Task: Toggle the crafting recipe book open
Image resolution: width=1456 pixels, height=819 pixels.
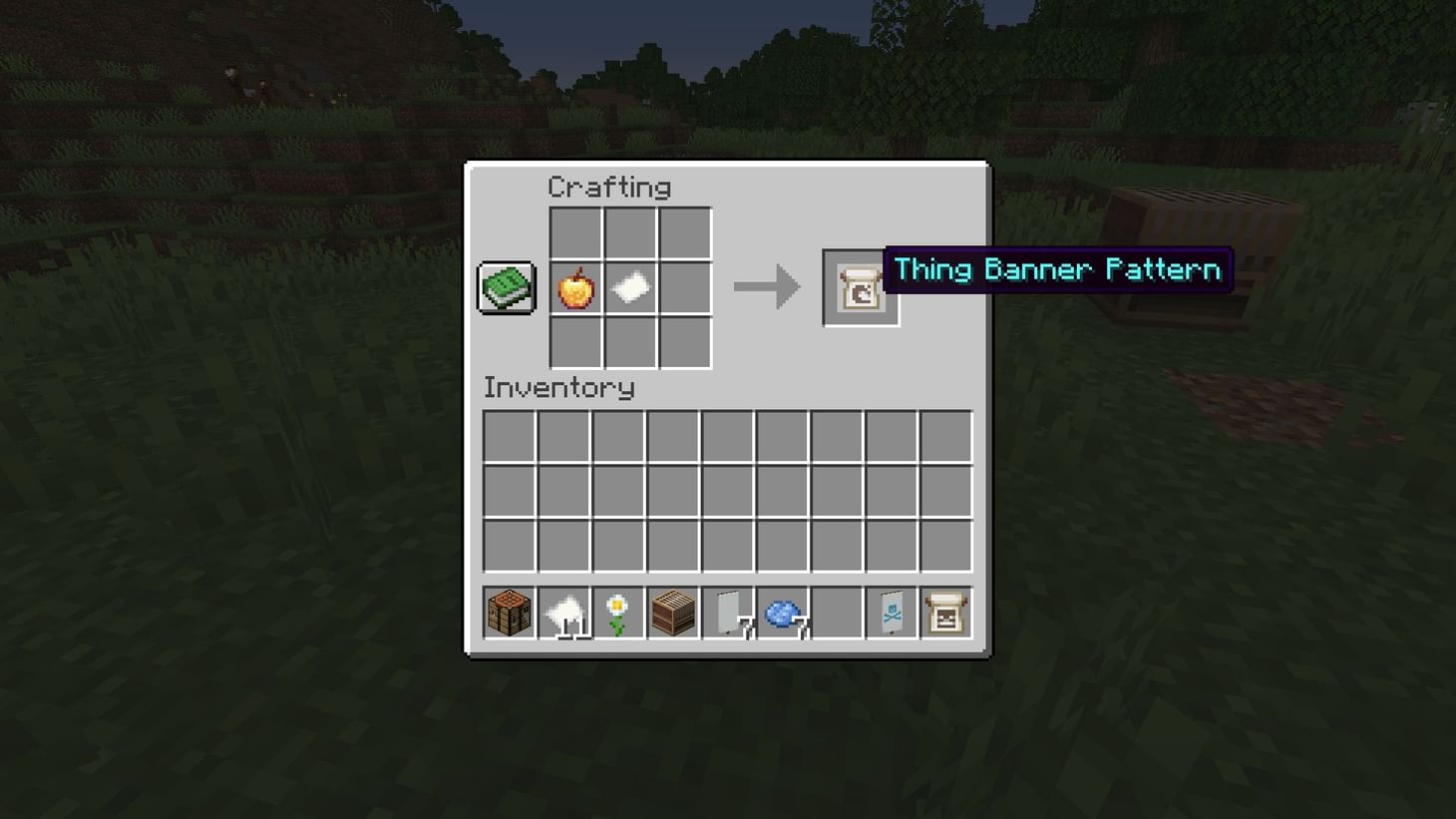Action: (x=506, y=286)
